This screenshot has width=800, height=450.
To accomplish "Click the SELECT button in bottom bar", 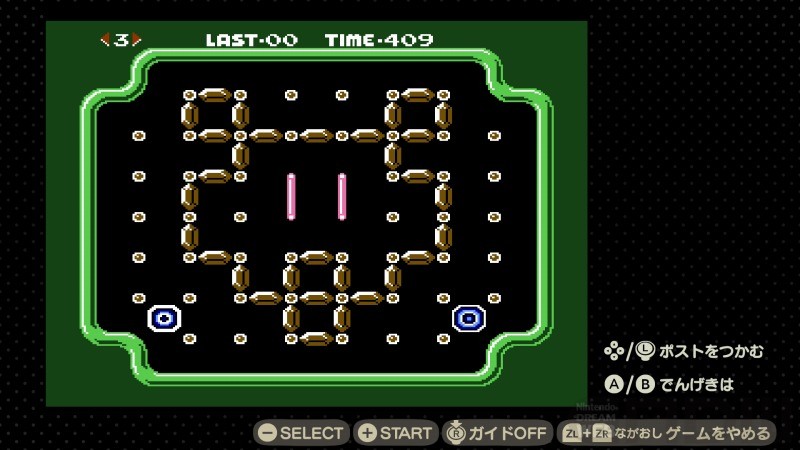I will tap(301, 433).
